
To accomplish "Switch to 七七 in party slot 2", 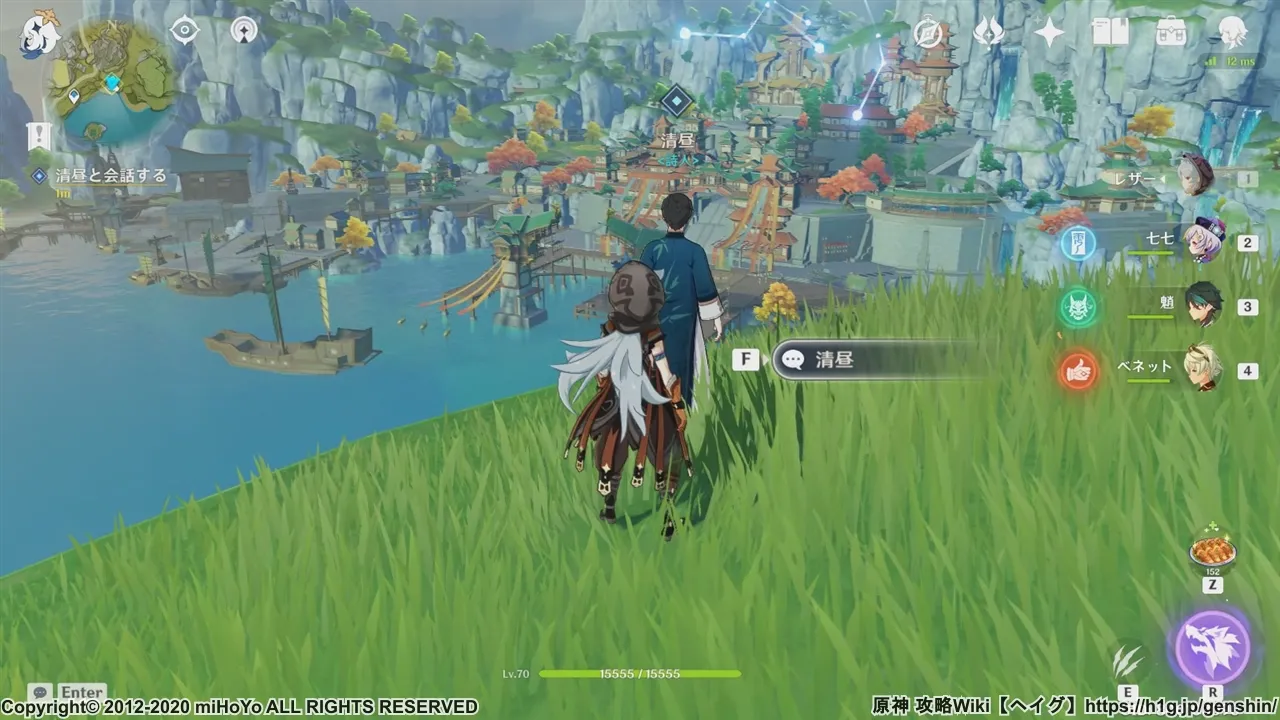I will click(x=1203, y=242).
